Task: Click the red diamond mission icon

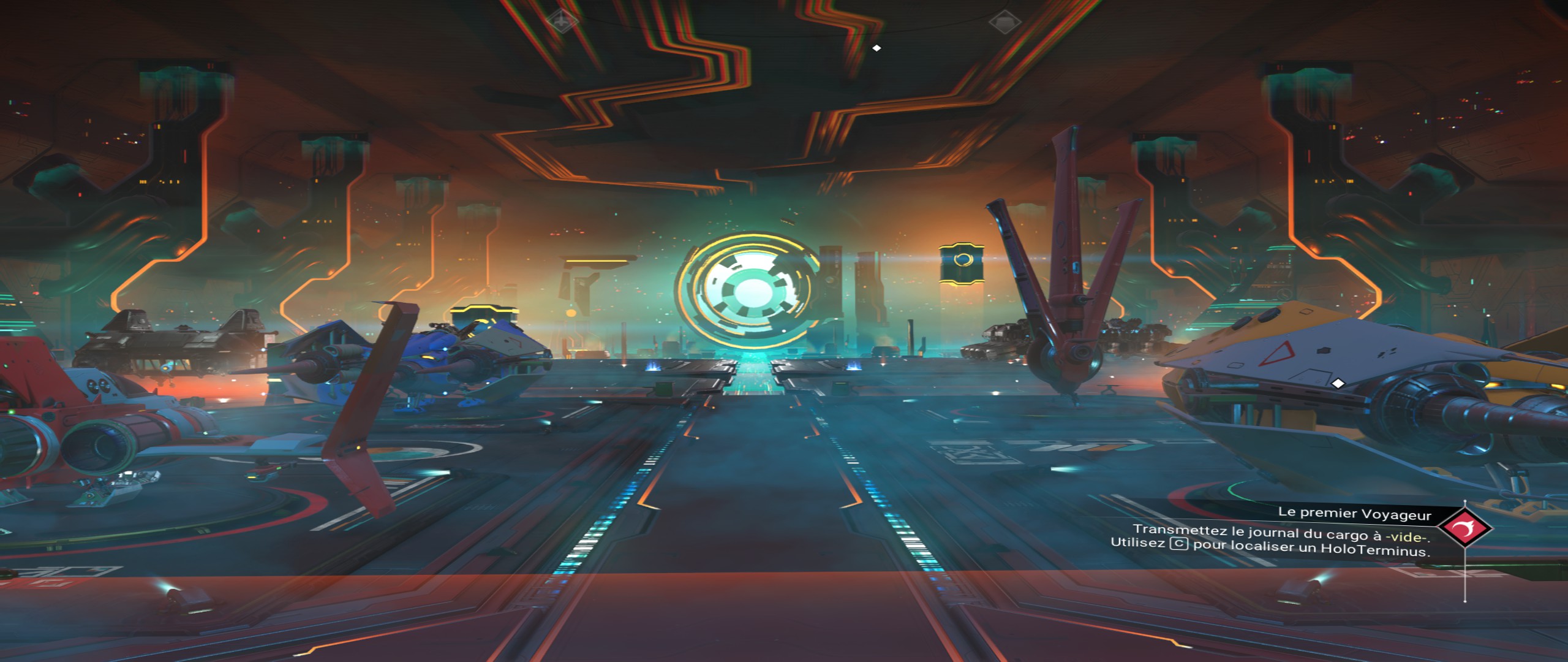Action: 1464,527
